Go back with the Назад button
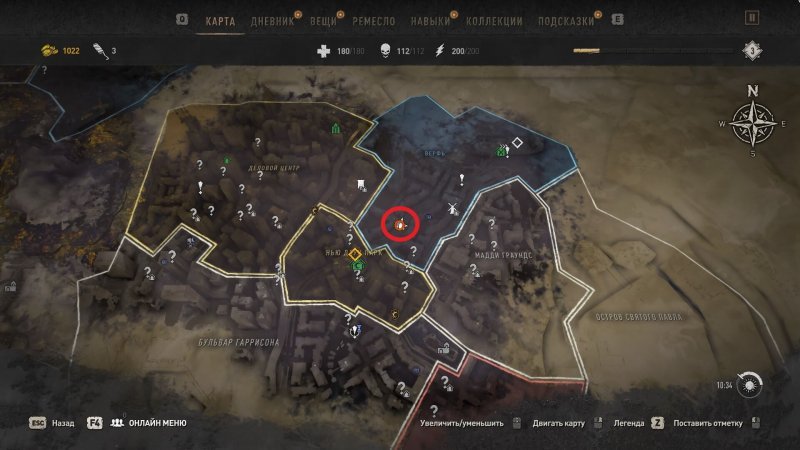This screenshot has height=450, width=800. tap(62, 423)
